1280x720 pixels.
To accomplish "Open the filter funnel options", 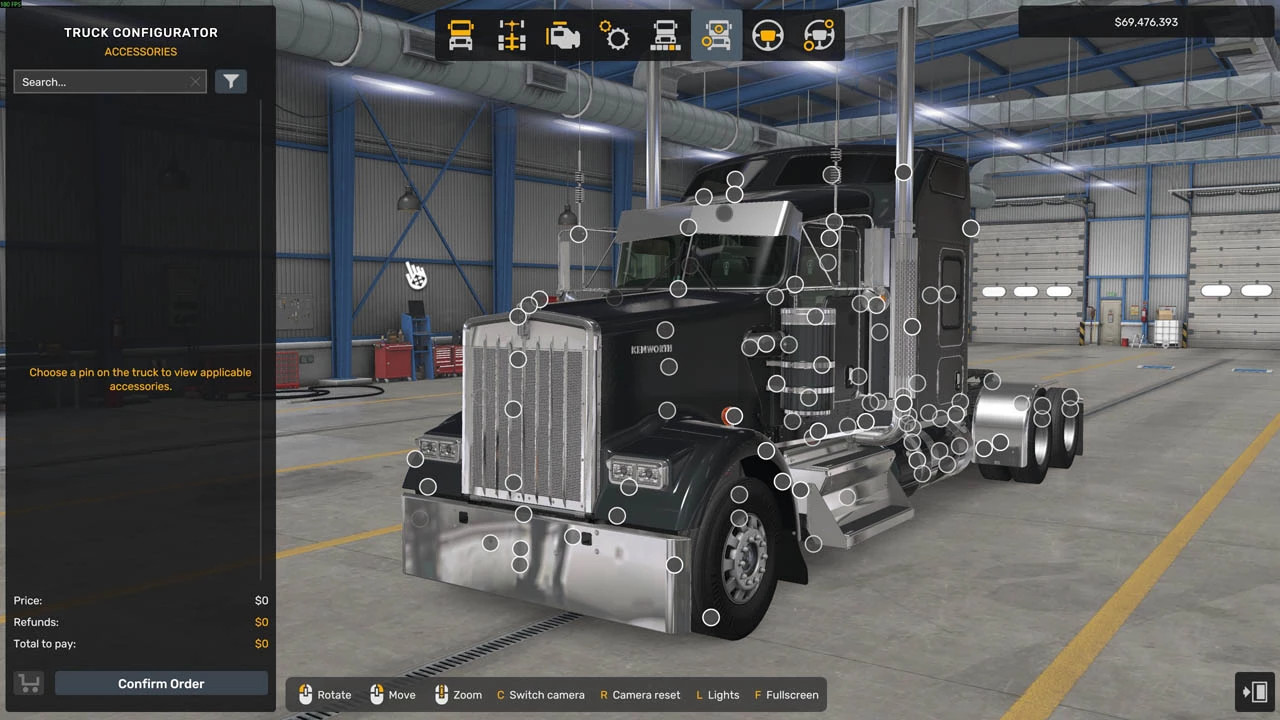I will 231,82.
